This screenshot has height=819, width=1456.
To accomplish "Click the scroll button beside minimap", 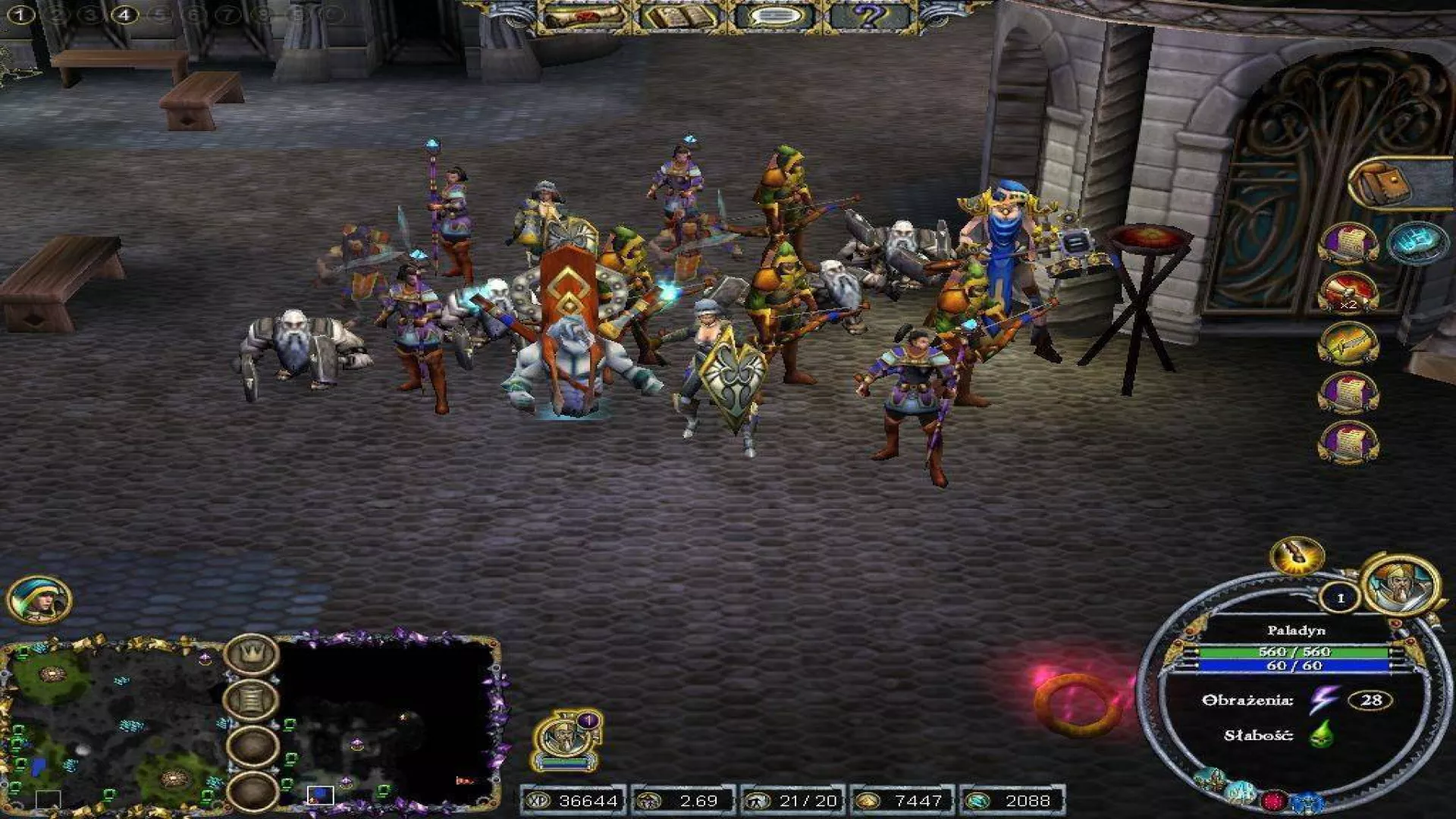I will coord(252,699).
